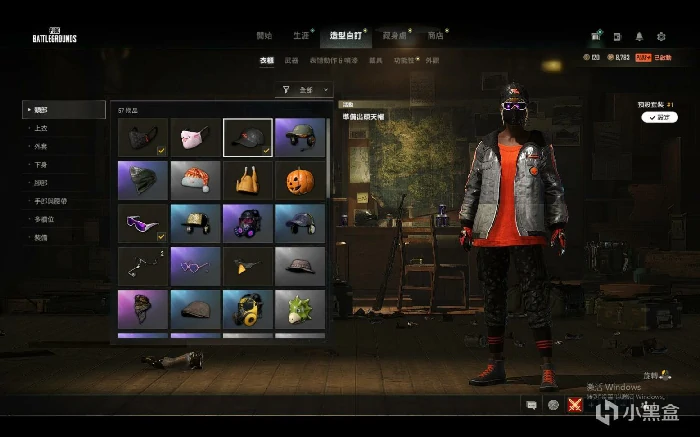Select the purple sunglasses item
The width and height of the screenshot is (700, 437).
[x=144, y=224]
